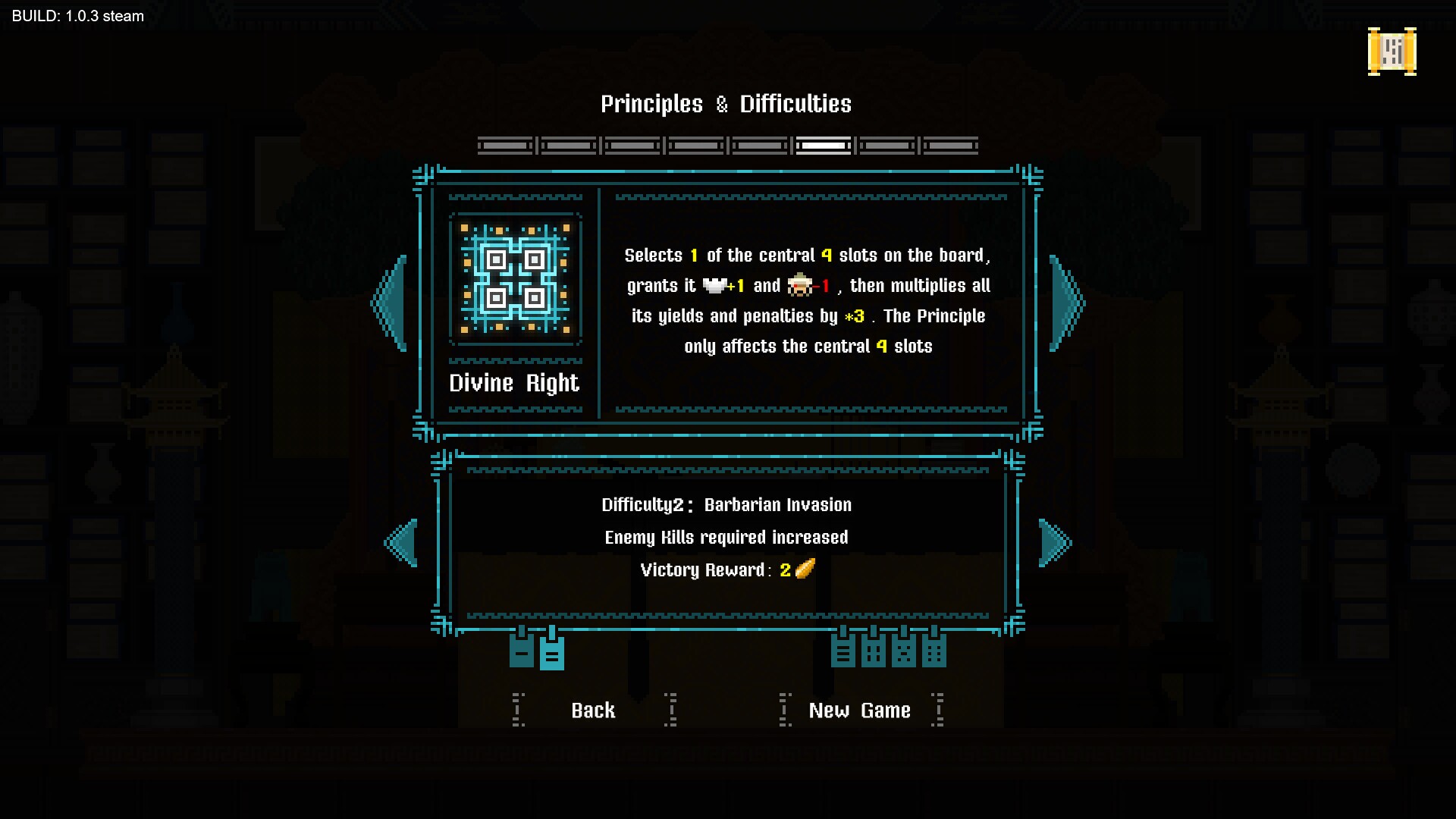Increase difficulty using the right arrow
1456x819 pixels.
click(1054, 541)
